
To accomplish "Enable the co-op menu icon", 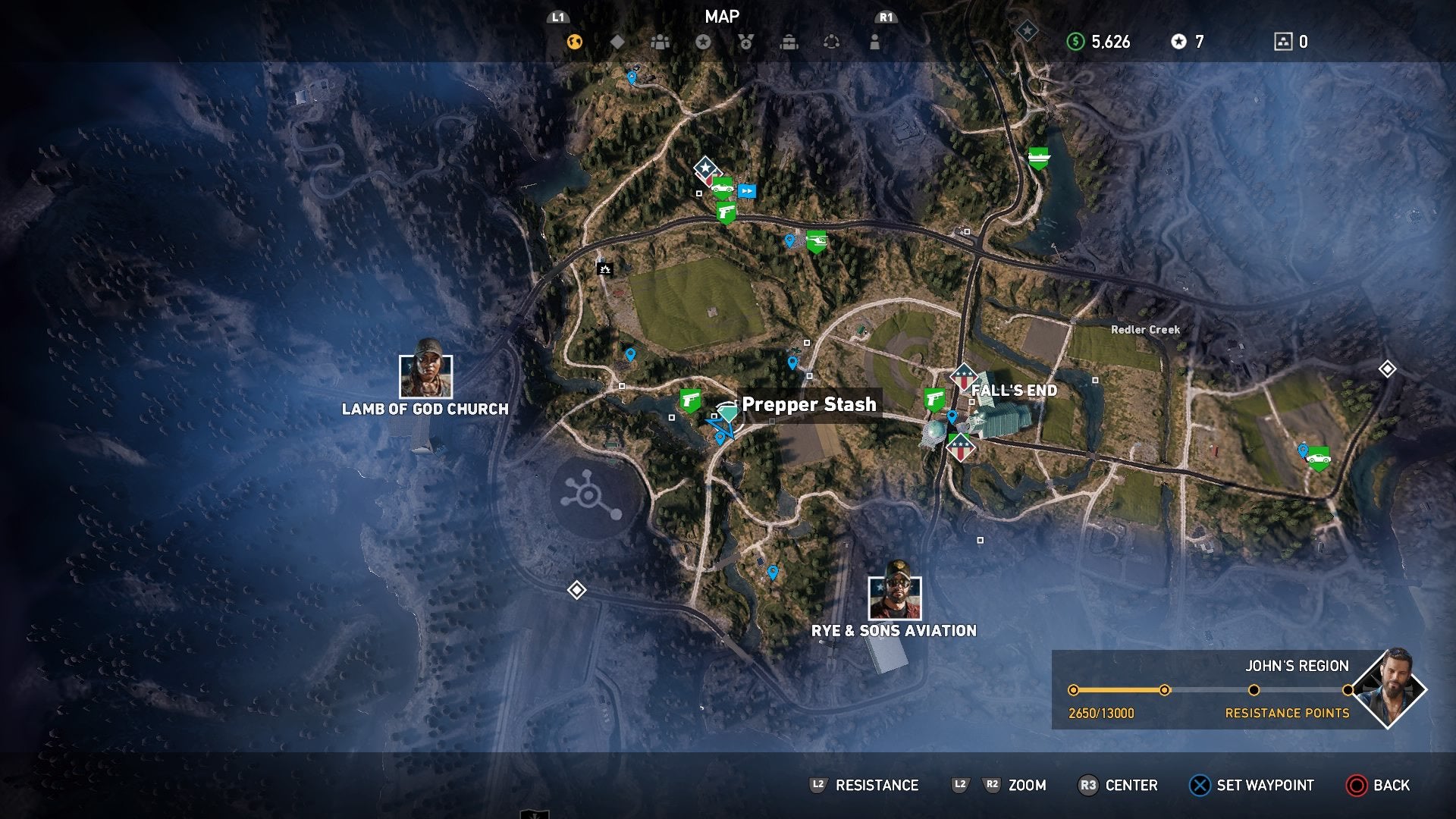I will click(x=833, y=43).
